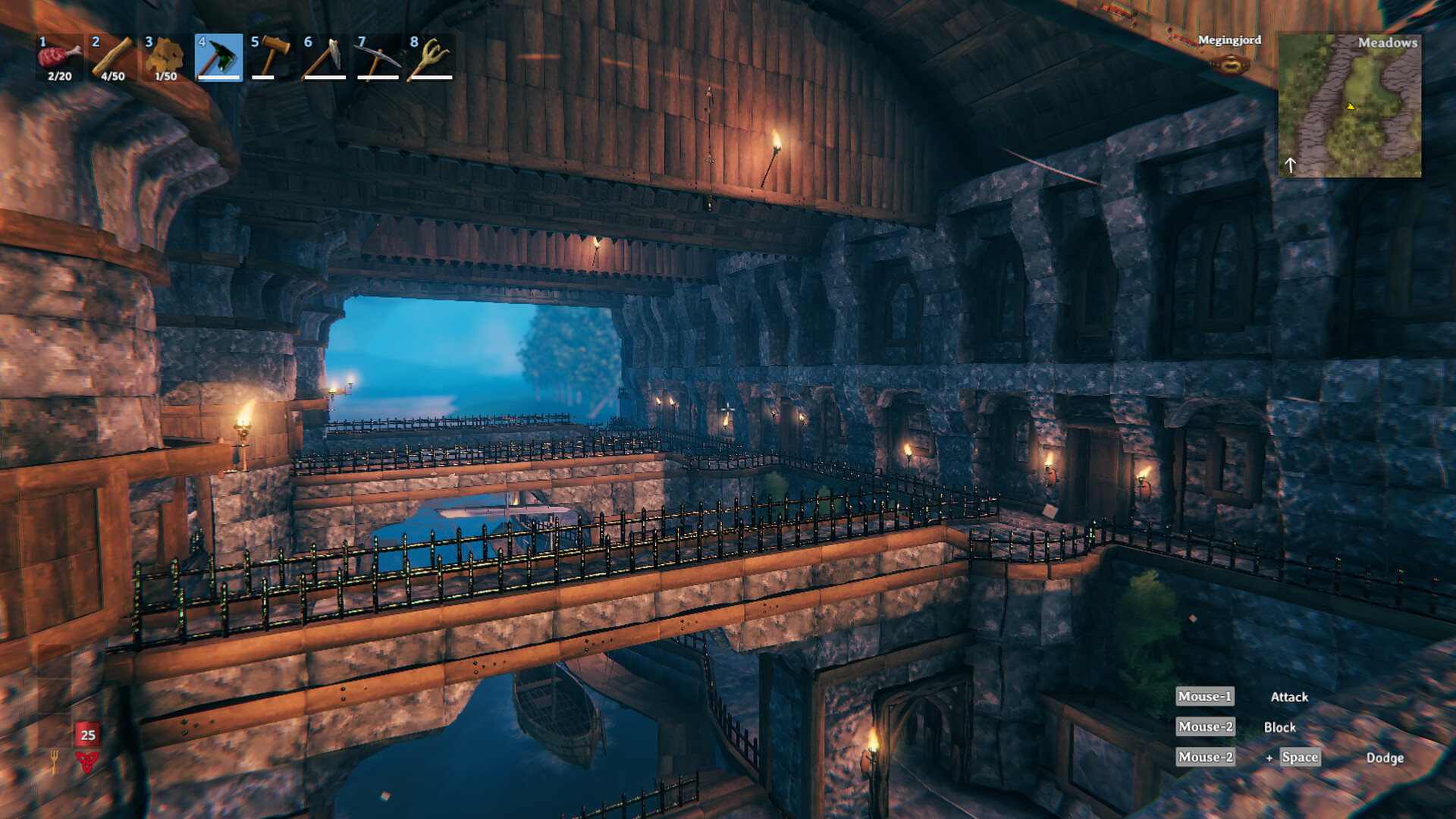Viewport: 1456px width, 819px height.
Task: Click the Mouse-2 keybind next to Block
Action: (x=1204, y=726)
